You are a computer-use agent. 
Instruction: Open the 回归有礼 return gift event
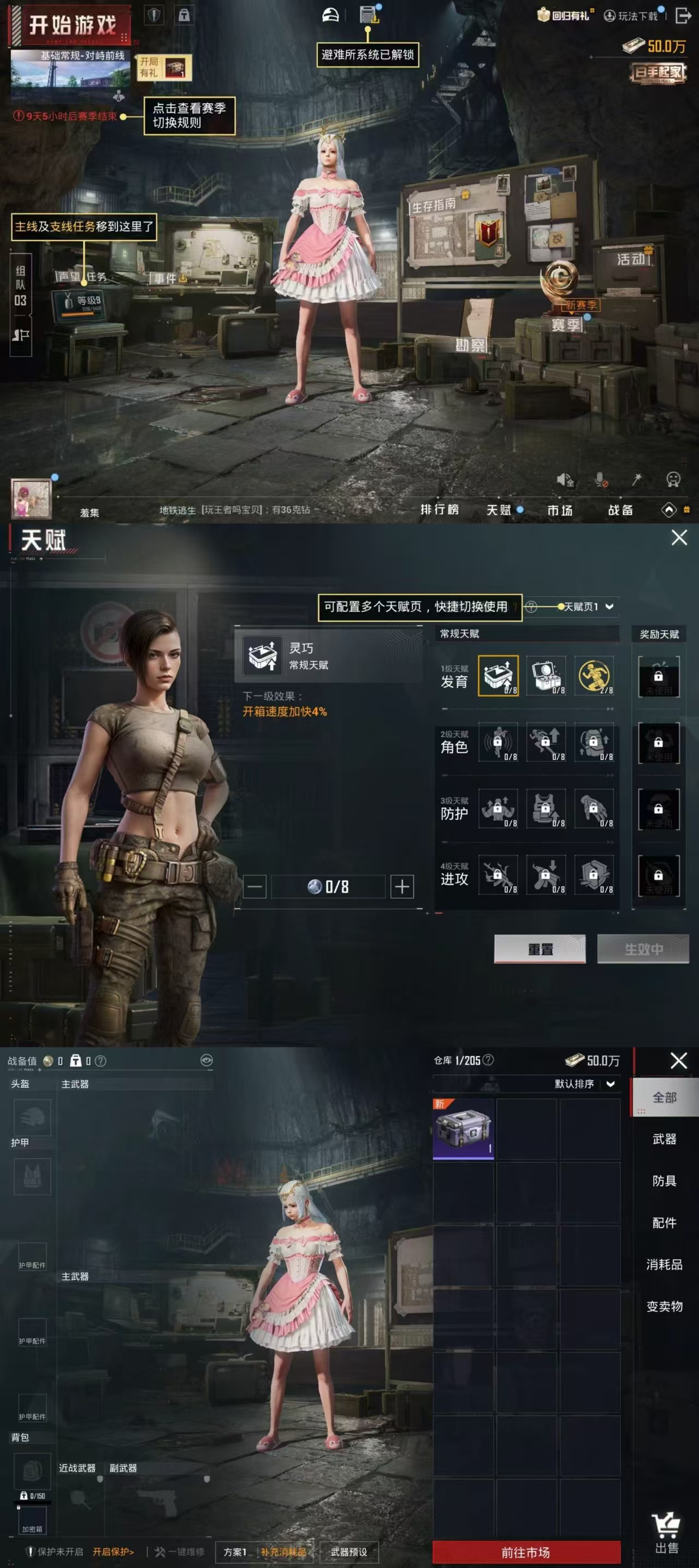(x=564, y=15)
